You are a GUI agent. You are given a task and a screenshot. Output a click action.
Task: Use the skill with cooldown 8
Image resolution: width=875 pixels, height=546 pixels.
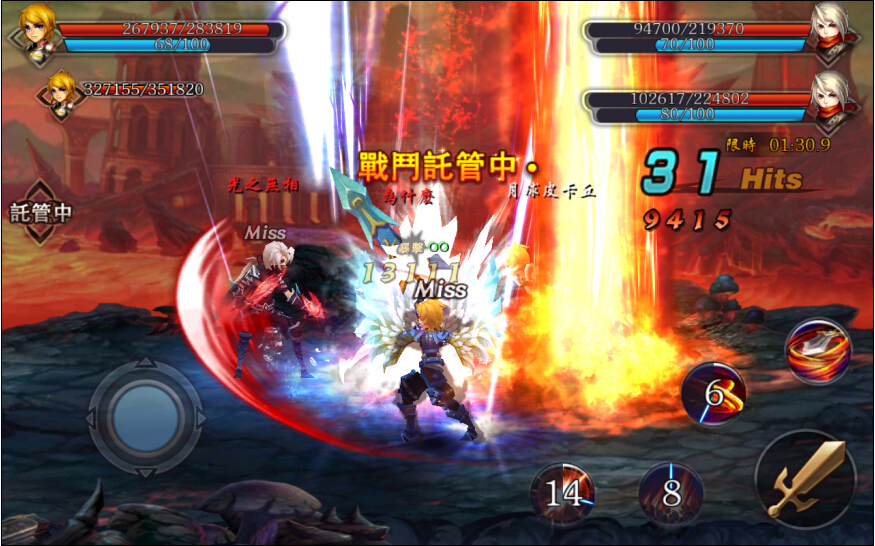(671, 493)
